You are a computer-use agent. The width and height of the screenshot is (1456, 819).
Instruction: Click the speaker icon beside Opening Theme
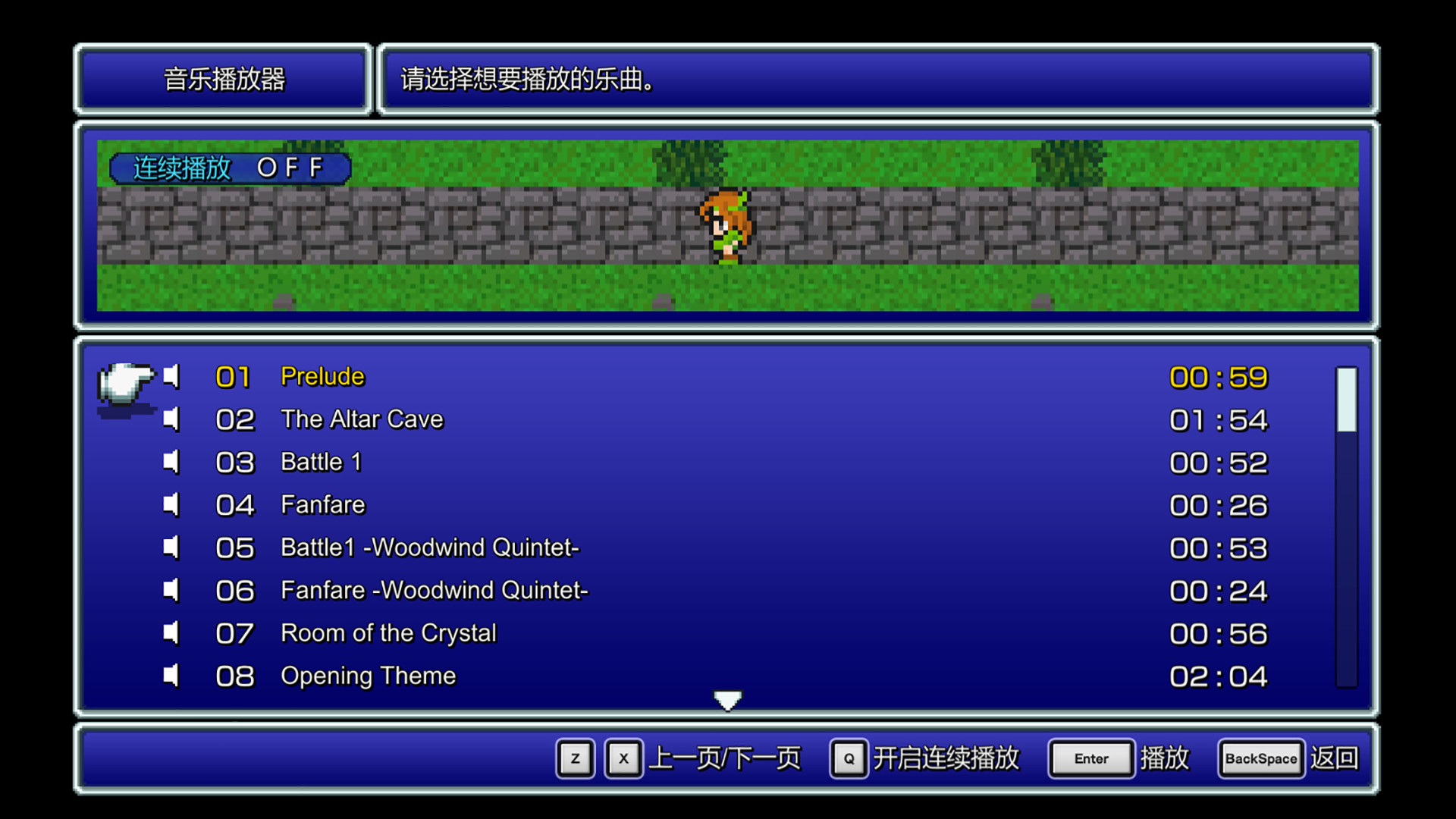(x=171, y=676)
